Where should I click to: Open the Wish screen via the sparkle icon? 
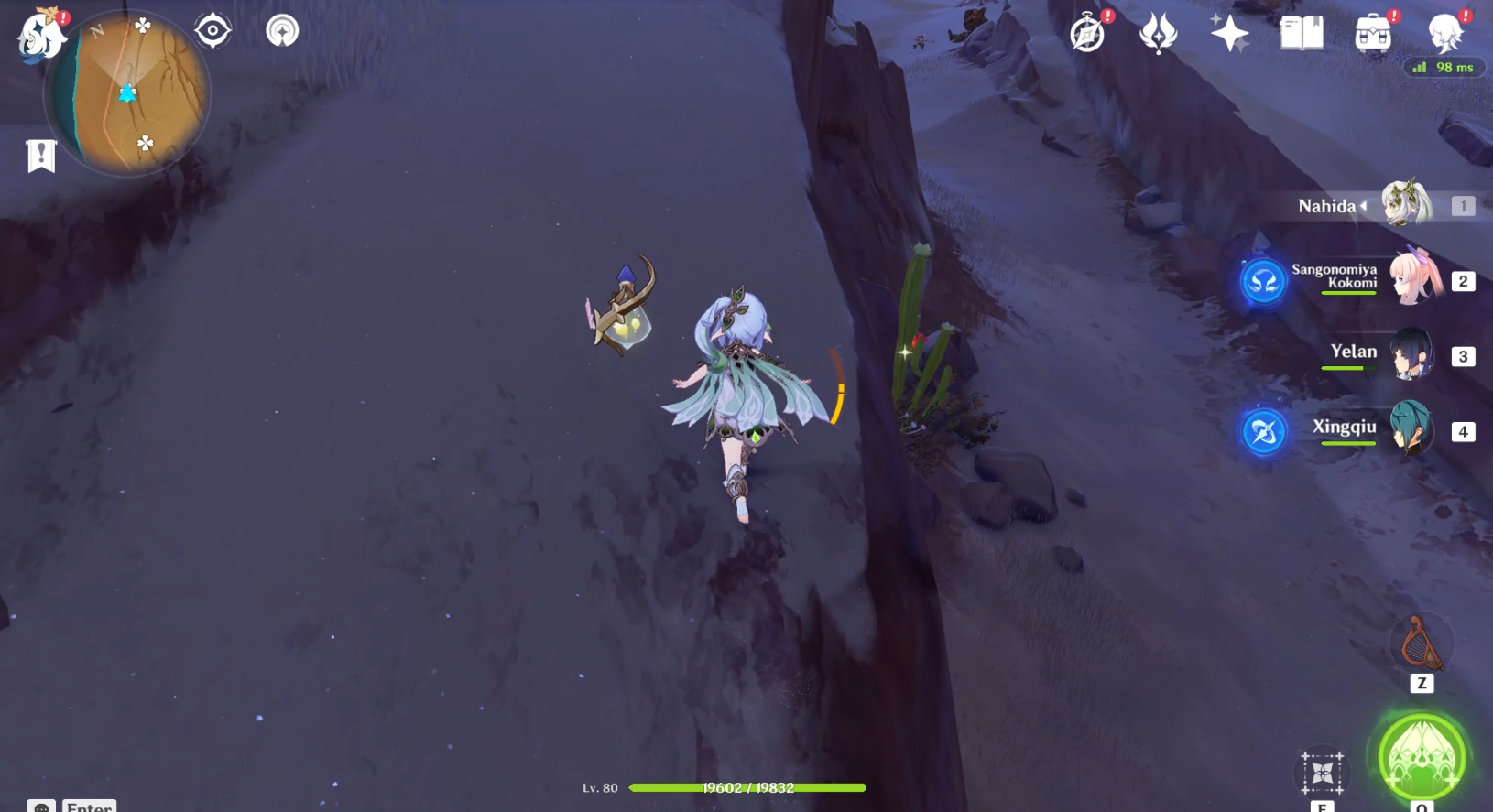pos(1229,32)
